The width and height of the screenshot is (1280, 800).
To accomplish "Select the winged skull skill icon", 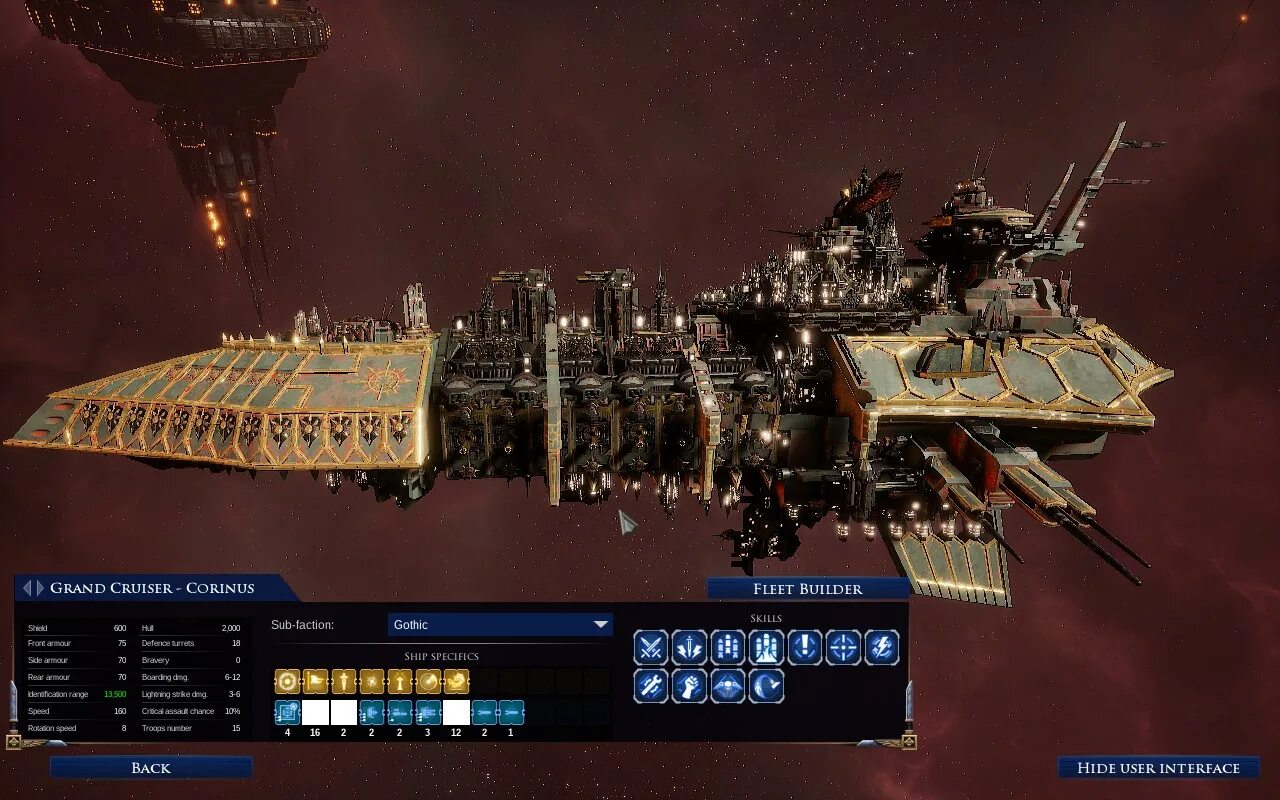I will pos(728,686).
